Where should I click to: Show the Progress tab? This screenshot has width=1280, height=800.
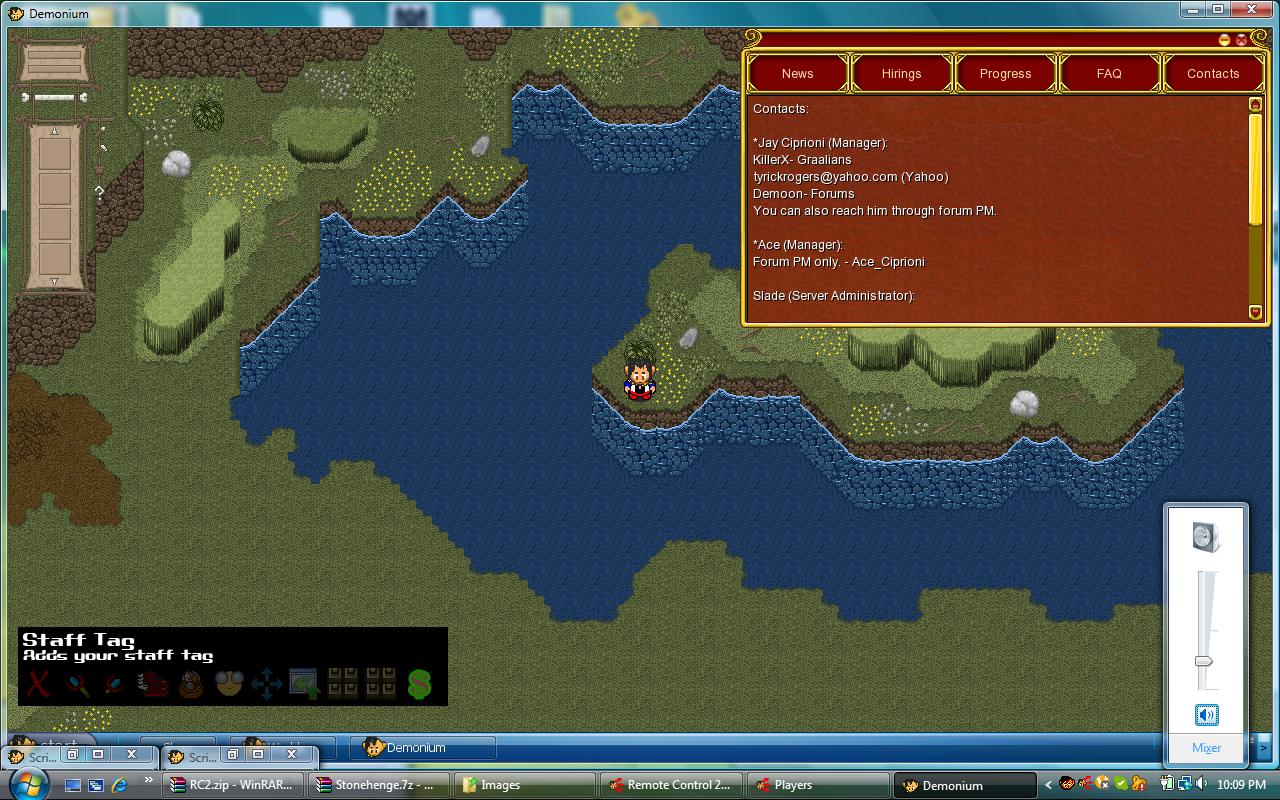(1005, 73)
